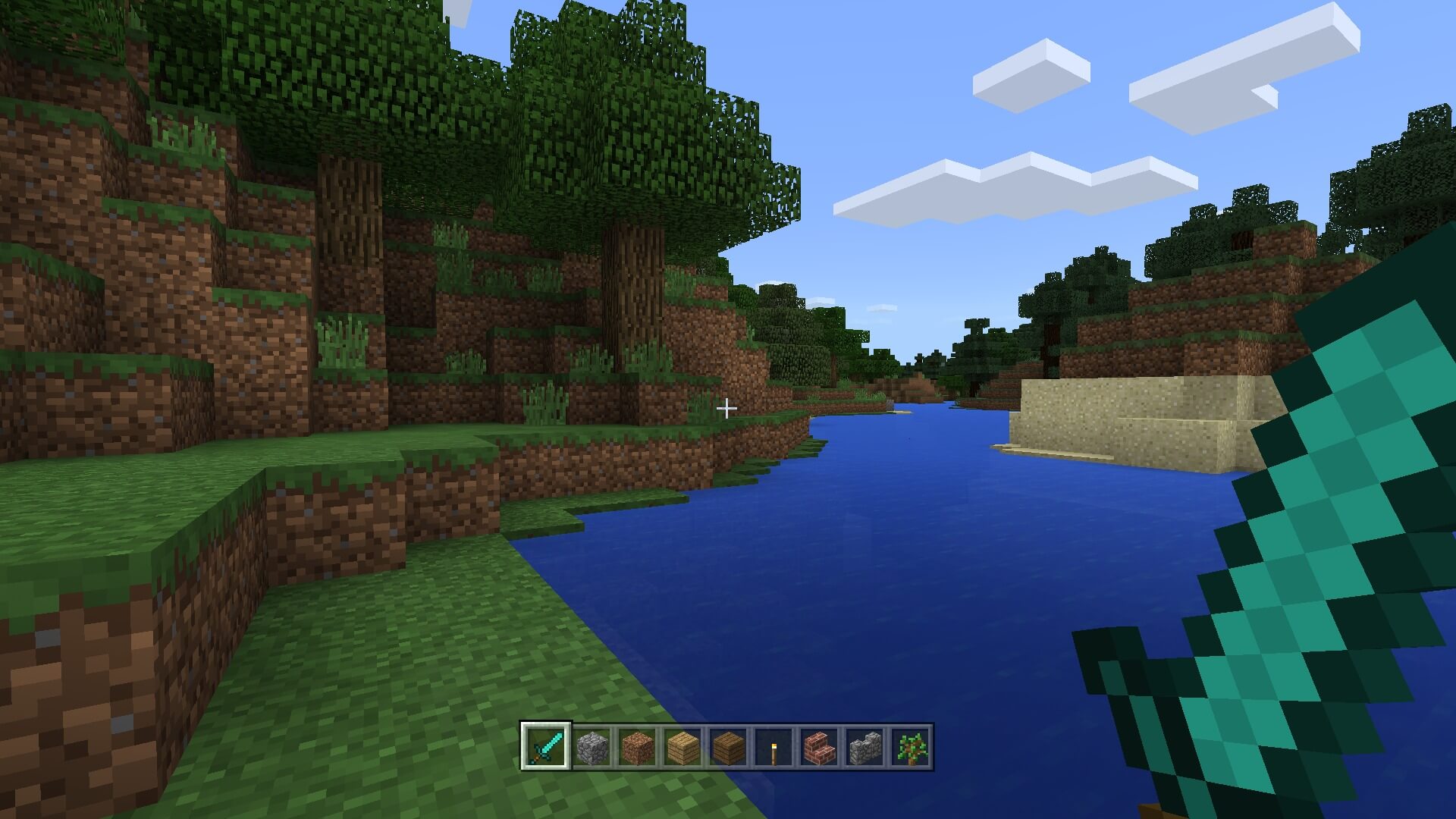Choose the dirt block in hotbar

coord(637,748)
